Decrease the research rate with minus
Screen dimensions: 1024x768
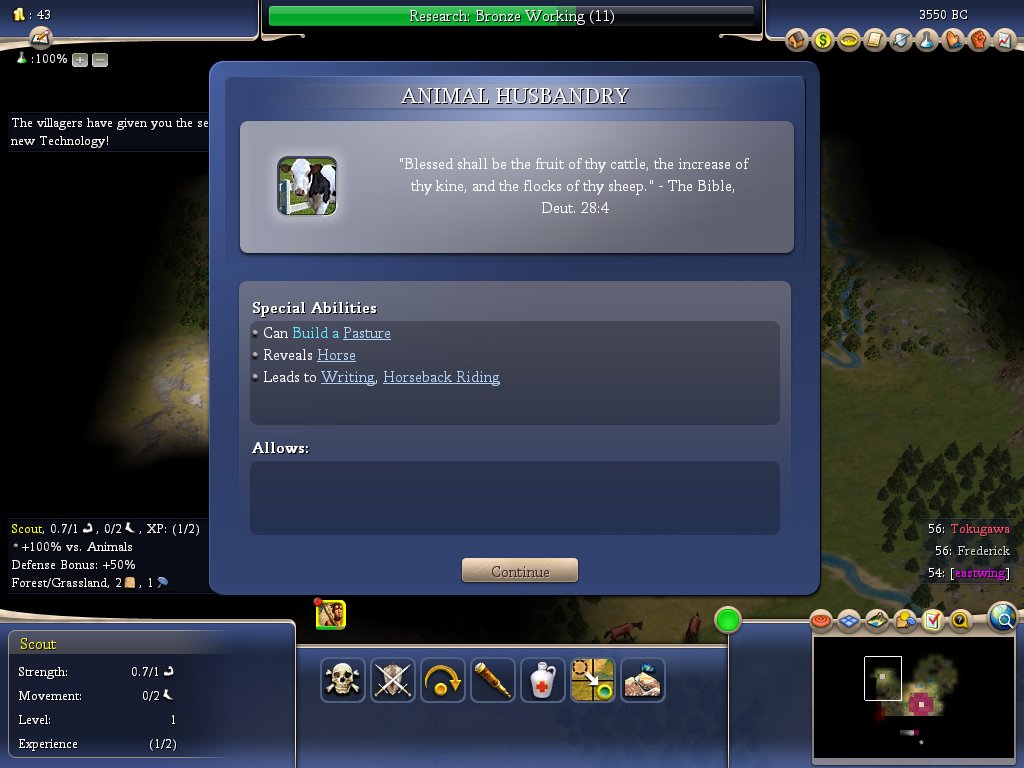point(100,59)
